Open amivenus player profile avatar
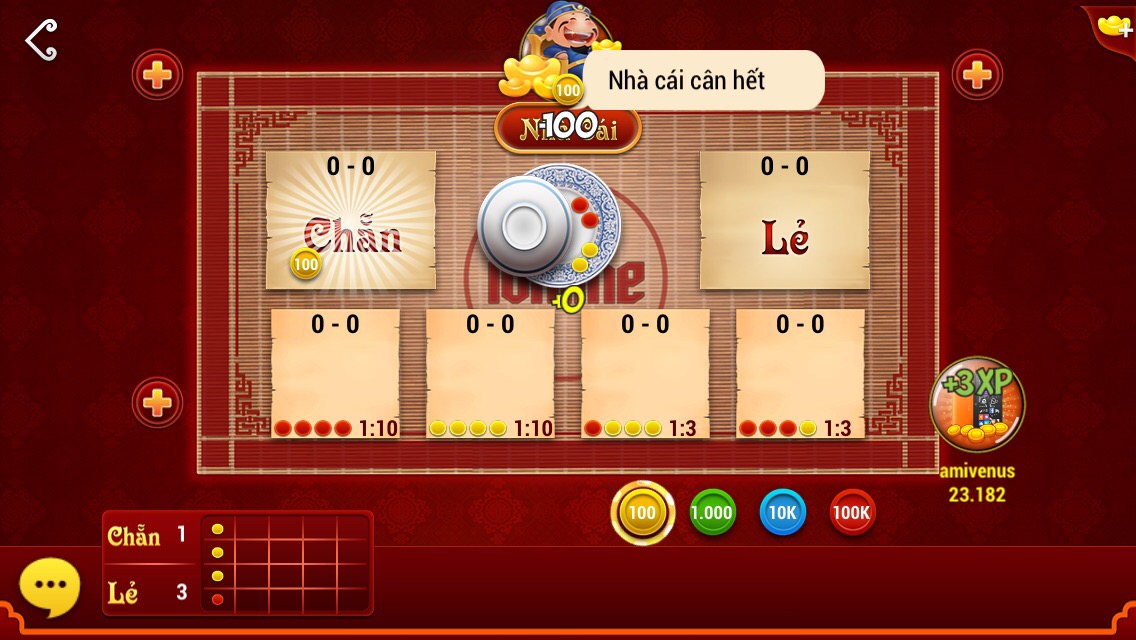The width and height of the screenshot is (1136, 640). pos(976,406)
